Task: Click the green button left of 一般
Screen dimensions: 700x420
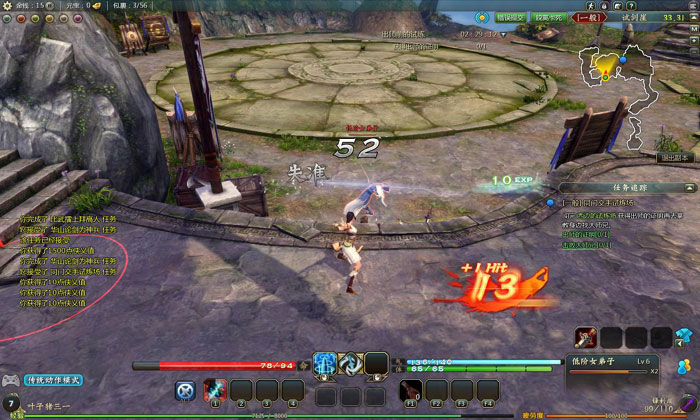Action: click(x=548, y=17)
